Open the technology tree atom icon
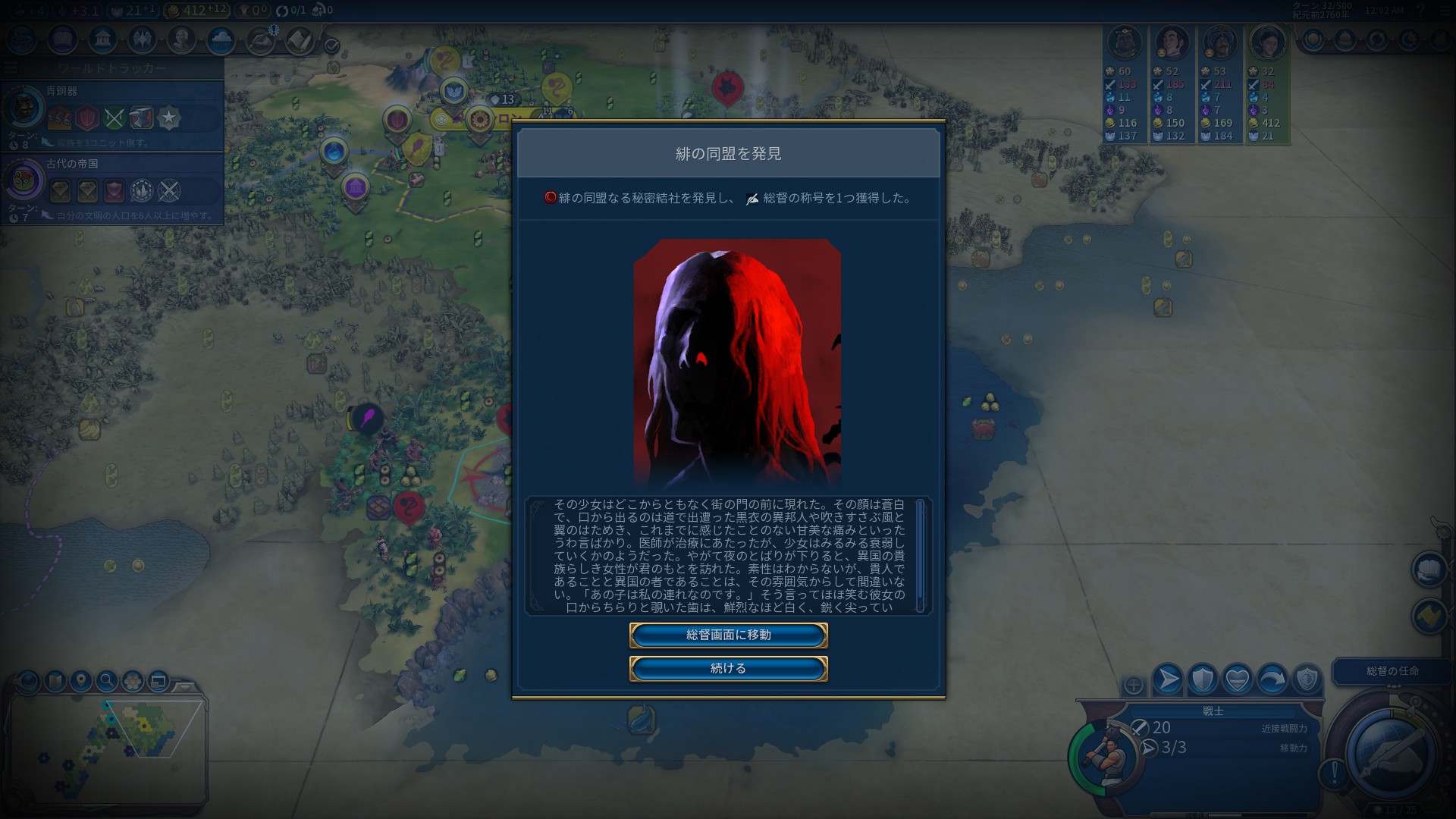Screen dimensions: 1456x819 pyautogui.click(x=23, y=39)
